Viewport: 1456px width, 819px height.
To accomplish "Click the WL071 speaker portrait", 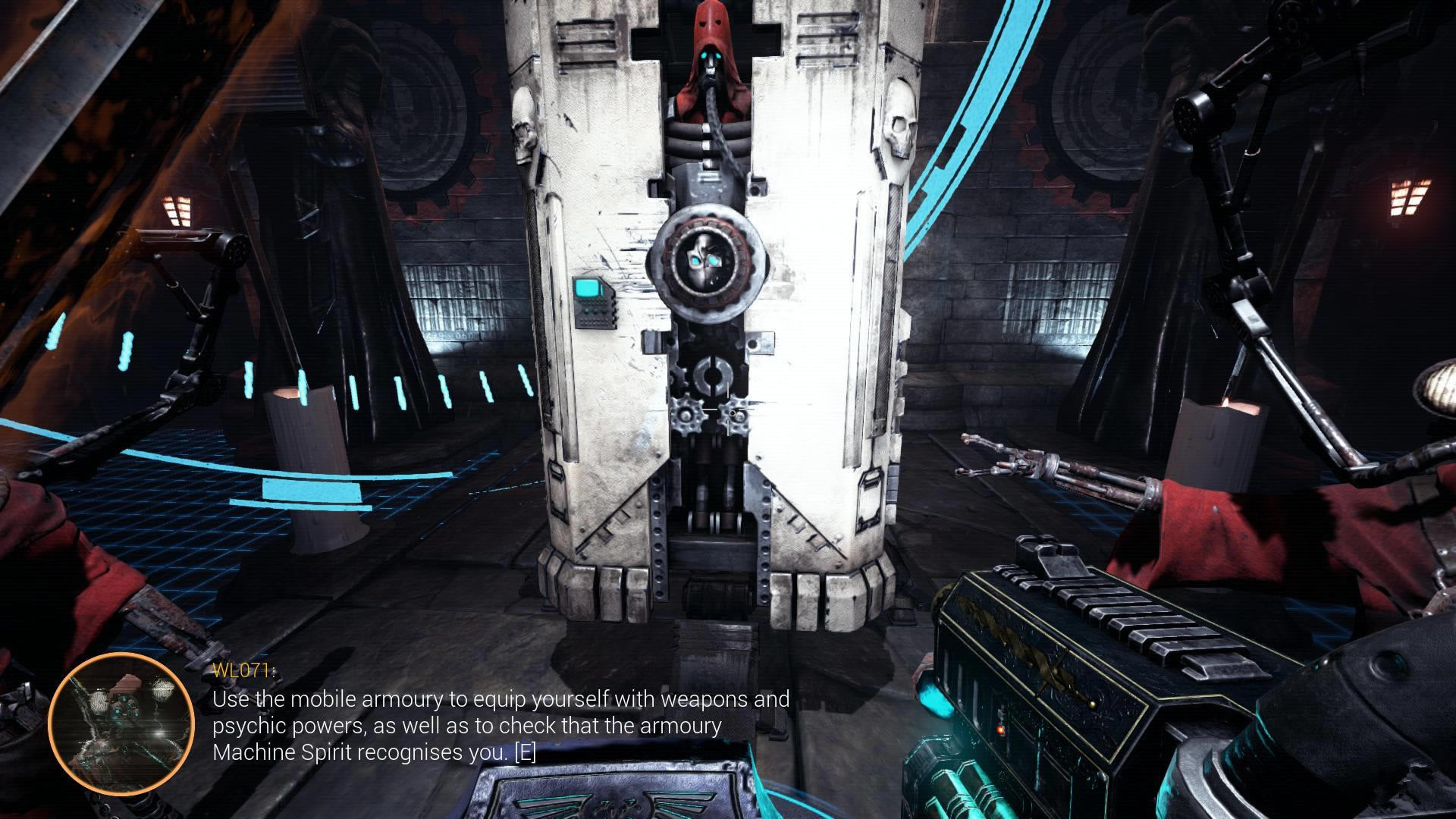I will (121, 723).
